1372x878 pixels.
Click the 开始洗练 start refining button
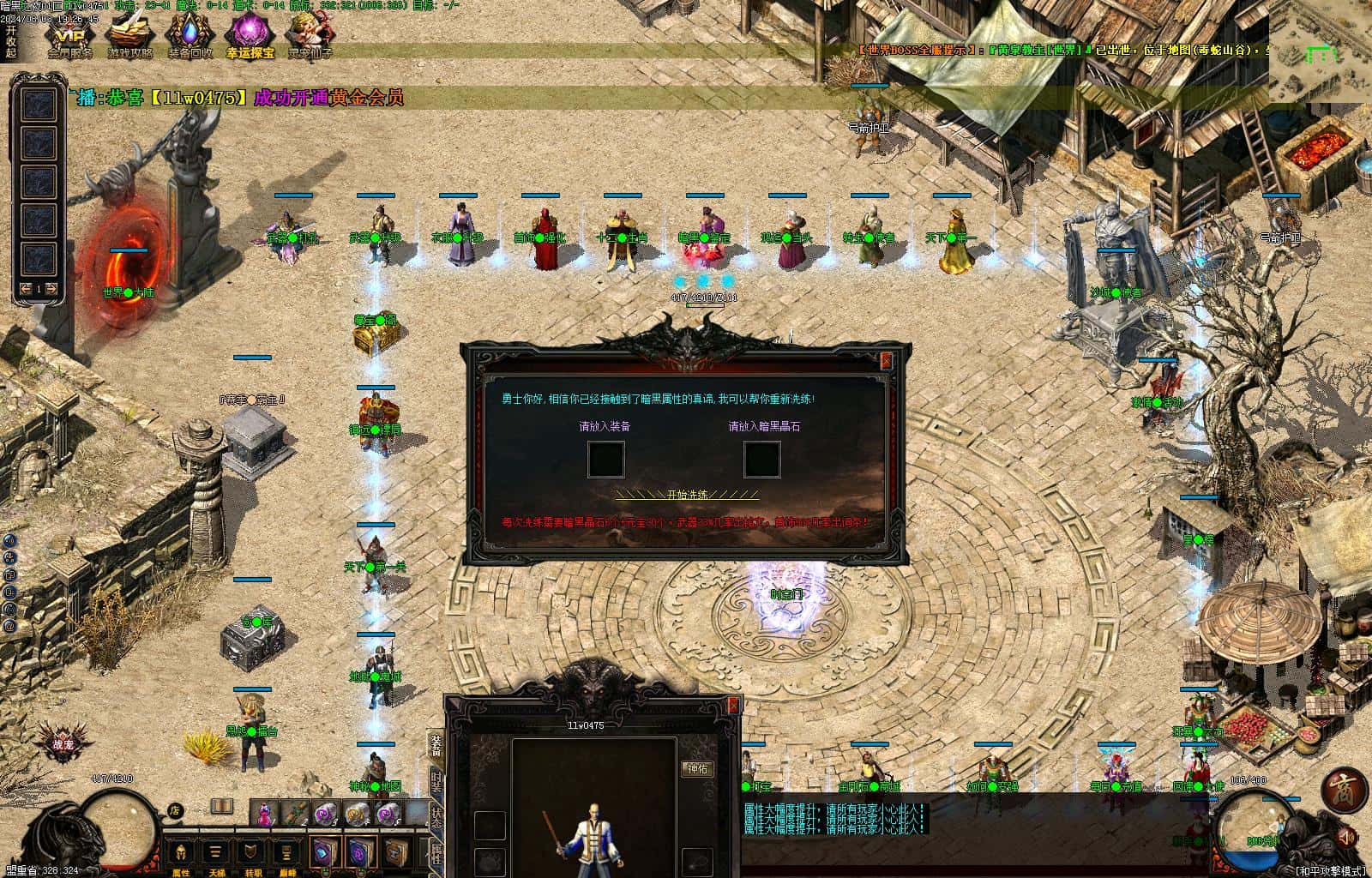[687, 495]
